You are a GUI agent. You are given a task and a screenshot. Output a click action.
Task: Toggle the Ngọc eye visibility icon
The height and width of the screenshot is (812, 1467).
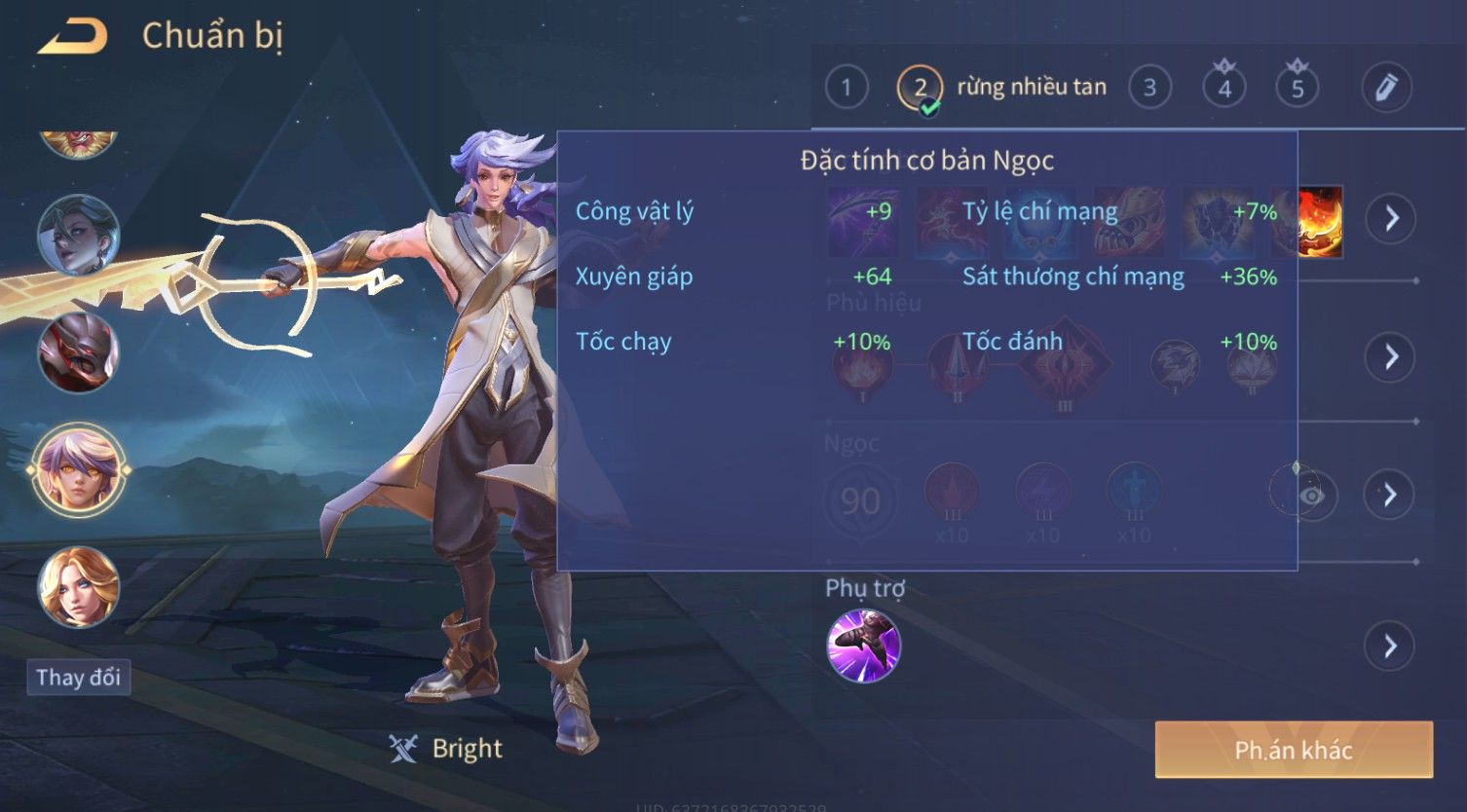point(1312,496)
